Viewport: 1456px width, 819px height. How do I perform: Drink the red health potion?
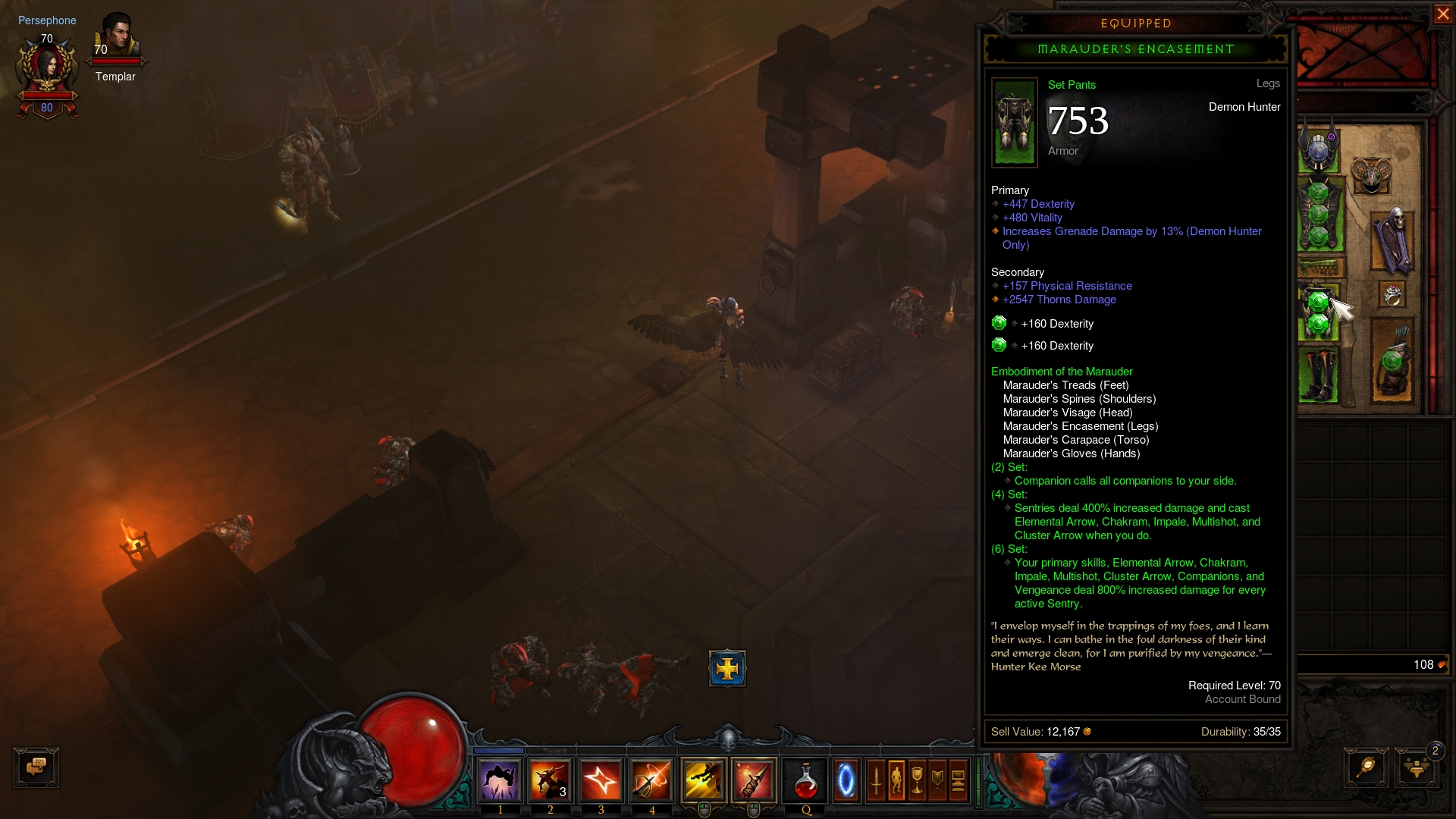[805, 780]
